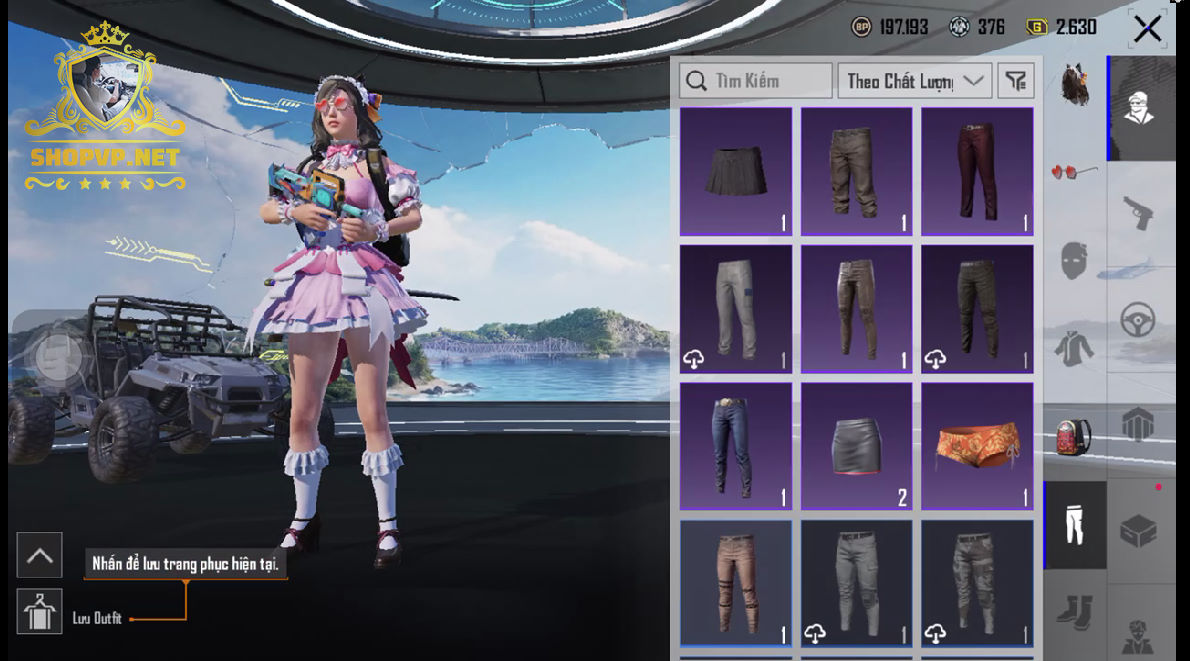Close the inventory with the X button
Screen dimensions: 1190x661
[1147, 28]
